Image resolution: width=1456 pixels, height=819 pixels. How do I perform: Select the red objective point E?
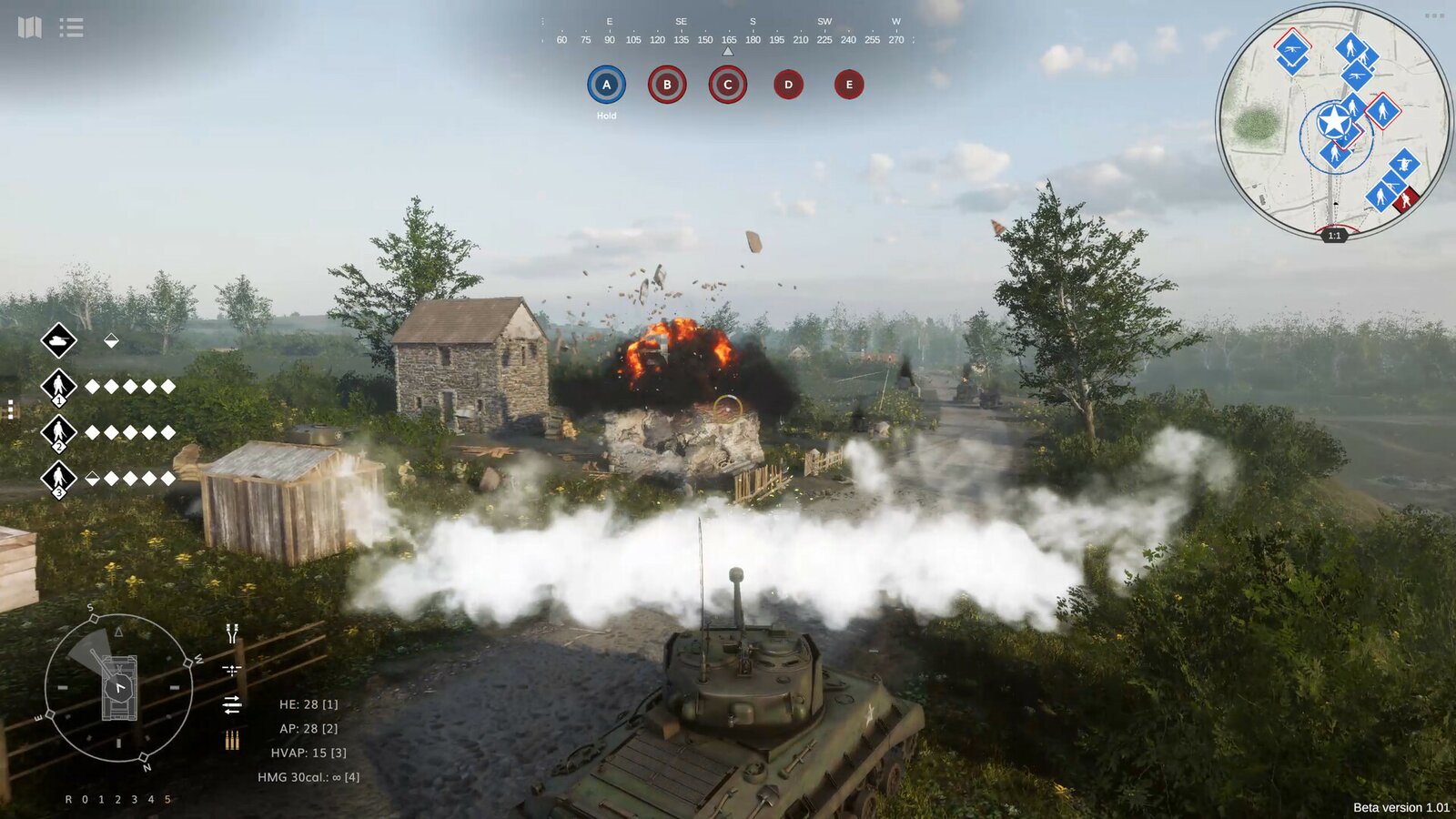[x=848, y=85]
